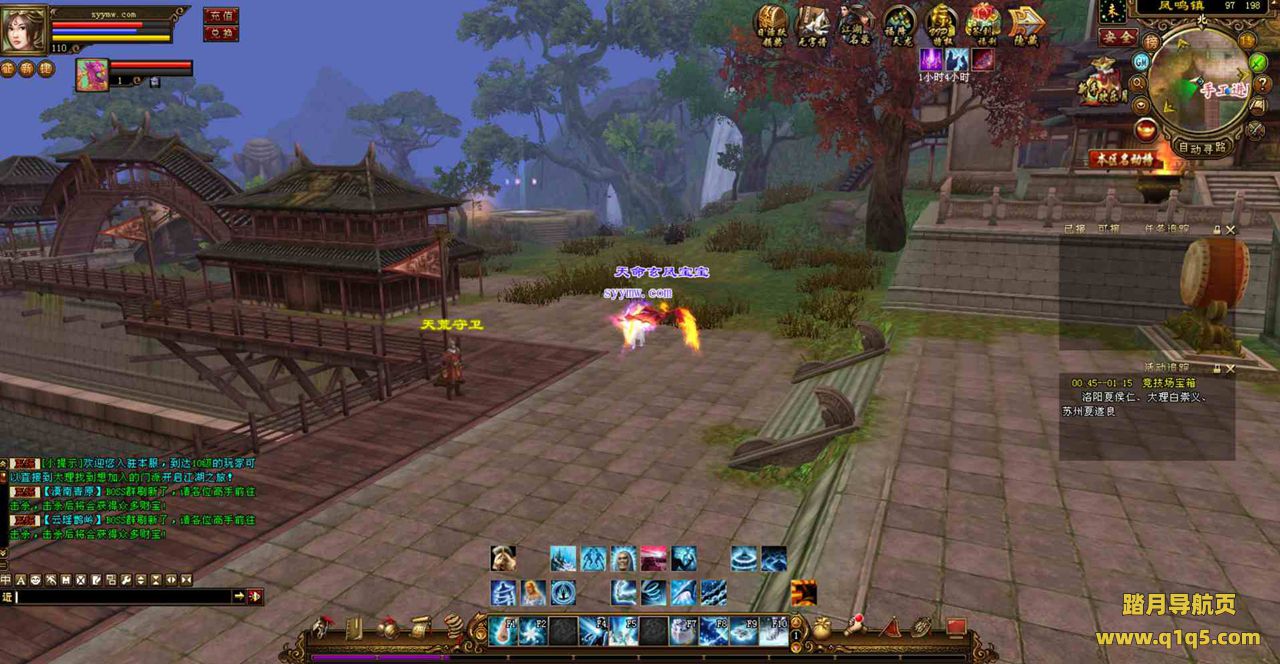Click the GM button beside the minimap
The width and height of the screenshot is (1280, 664).
click(x=1141, y=59)
